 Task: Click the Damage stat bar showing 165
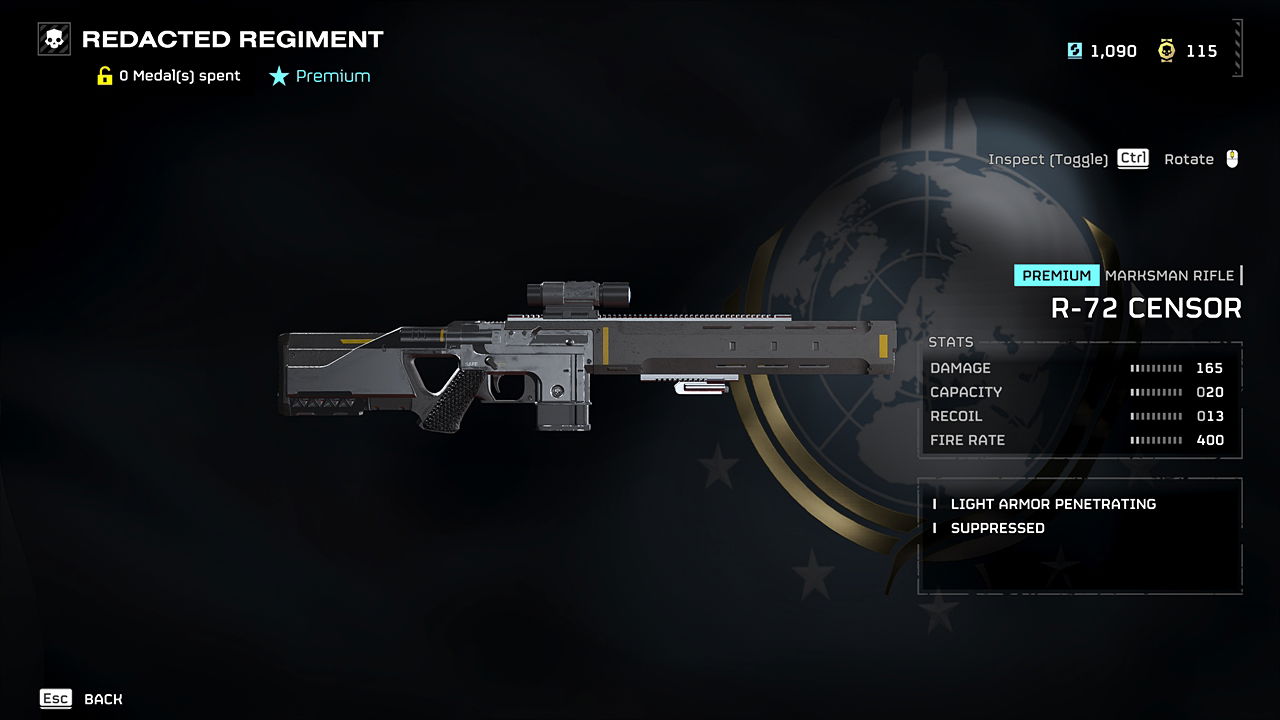coord(1154,368)
